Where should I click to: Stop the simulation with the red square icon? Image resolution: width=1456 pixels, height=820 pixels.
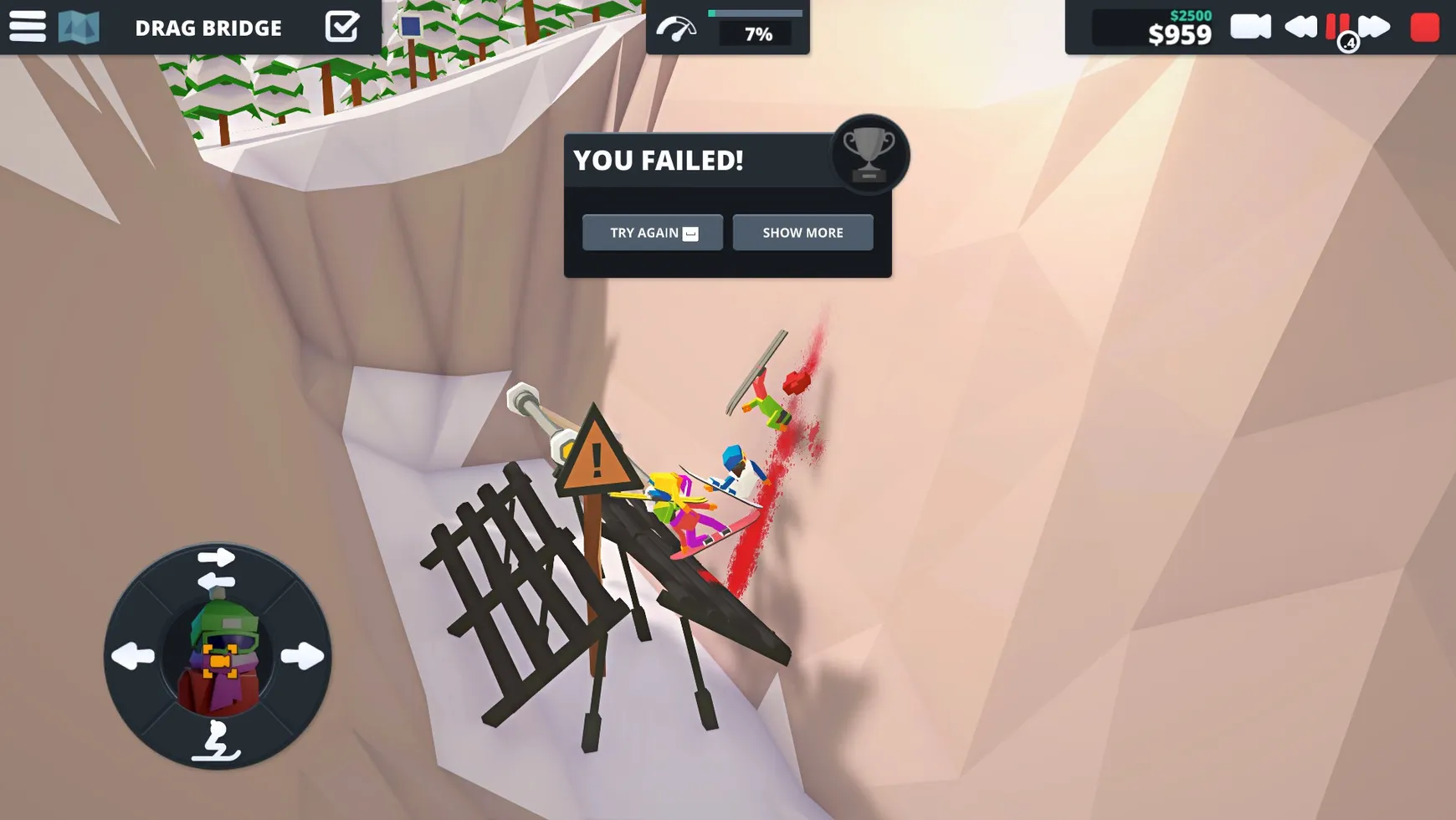(x=1424, y=27)
